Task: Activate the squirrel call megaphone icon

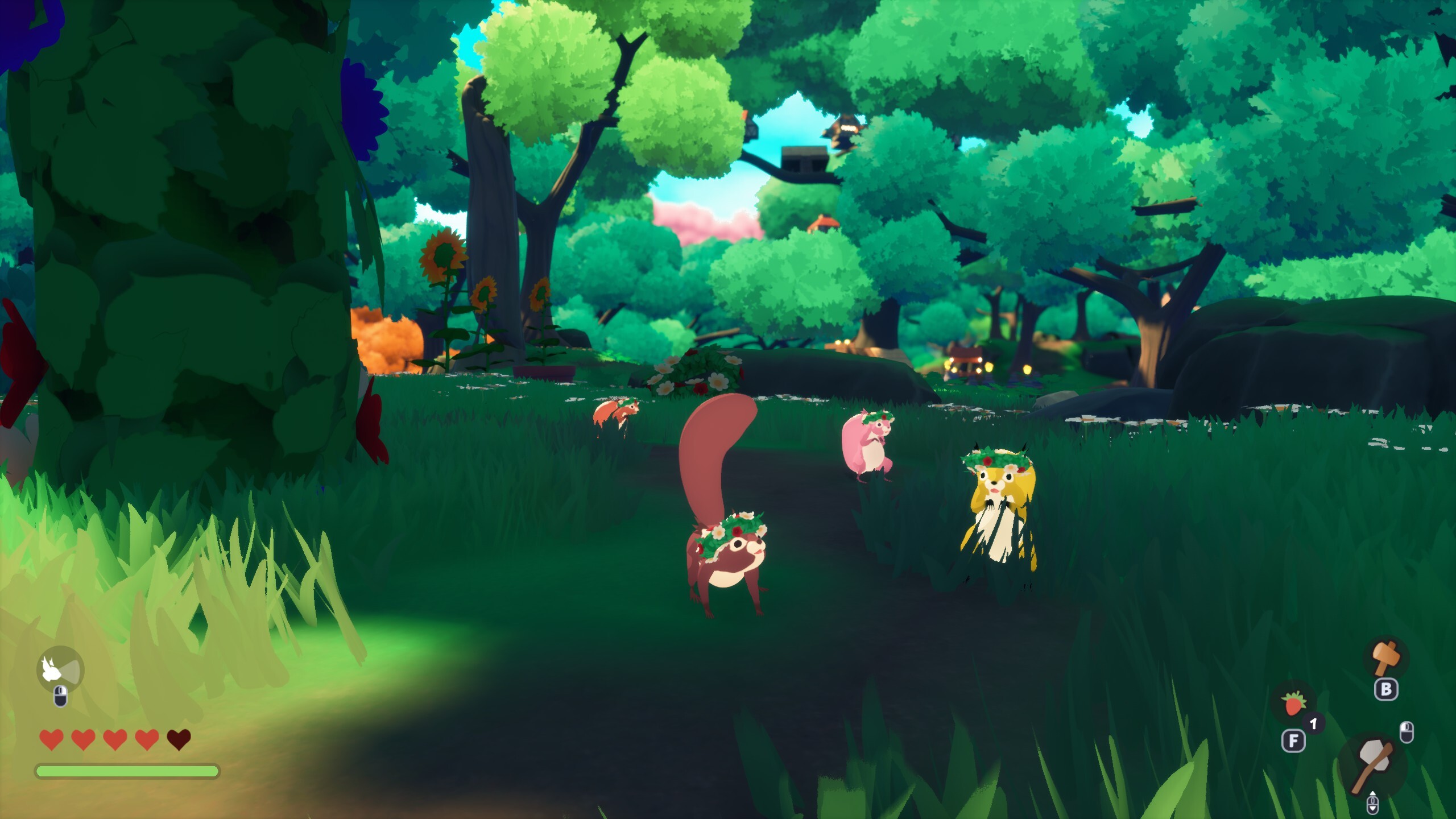Action: coord(60,669)
